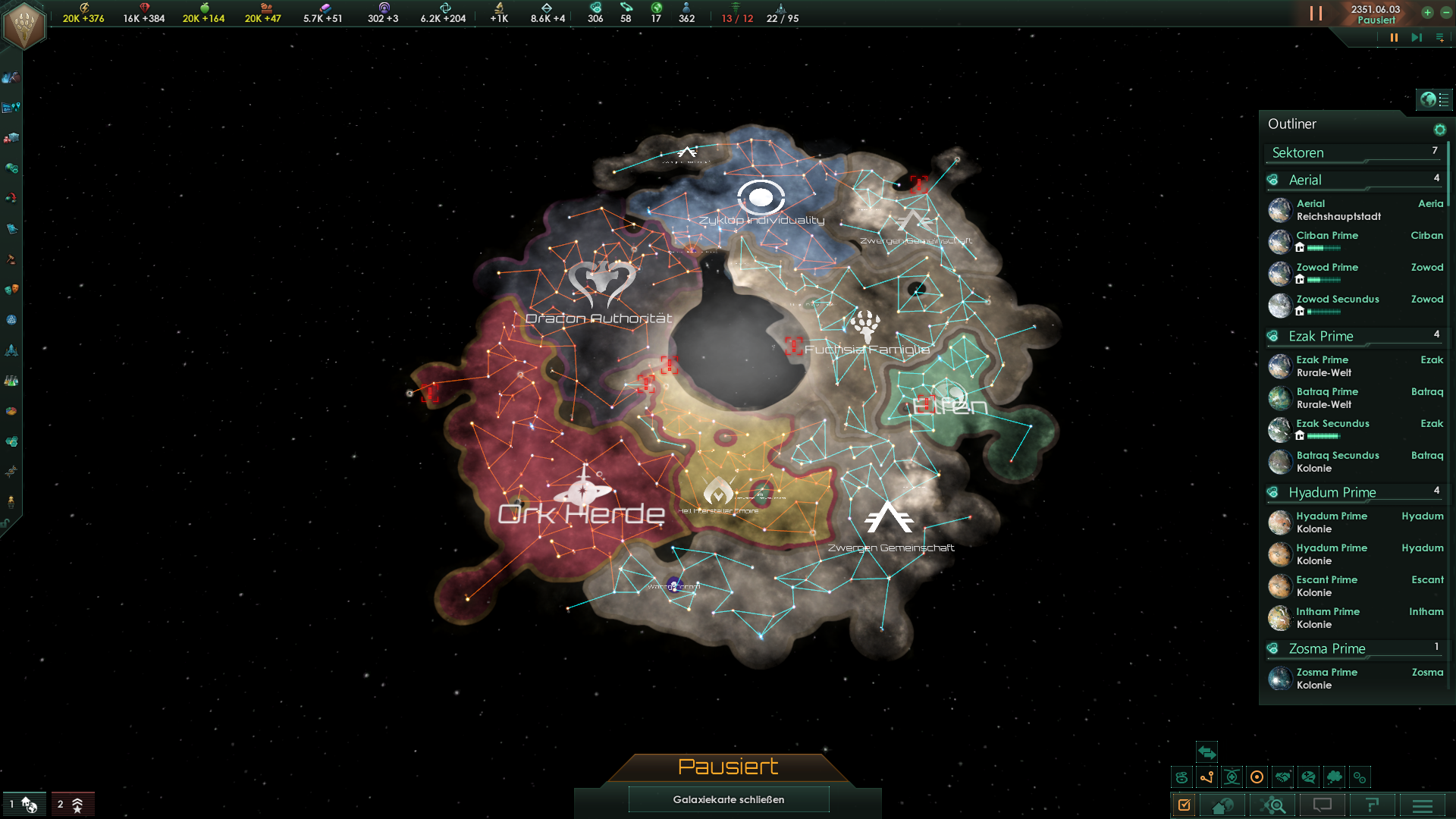
Task: Increase game speed with the plus button
Action: click(x=1427, y=12)
